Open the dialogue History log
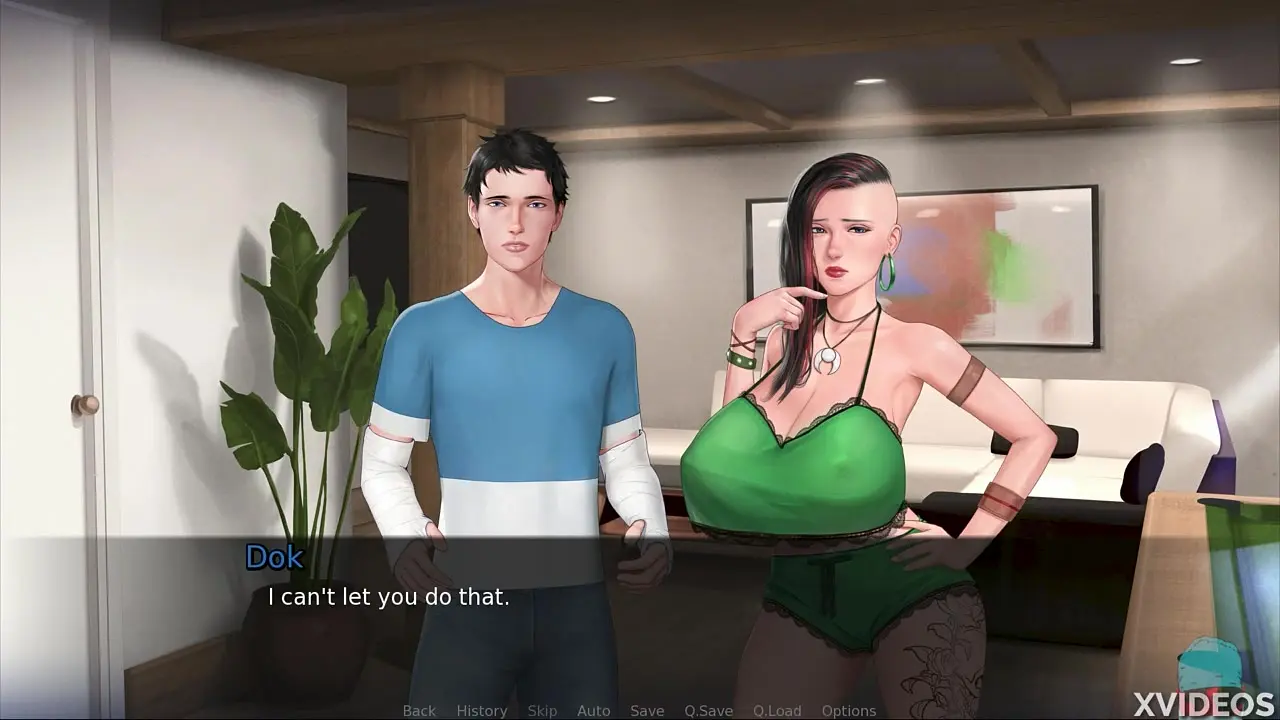The width and height of the screenshot is (1280, 720). tap(482, 711)
